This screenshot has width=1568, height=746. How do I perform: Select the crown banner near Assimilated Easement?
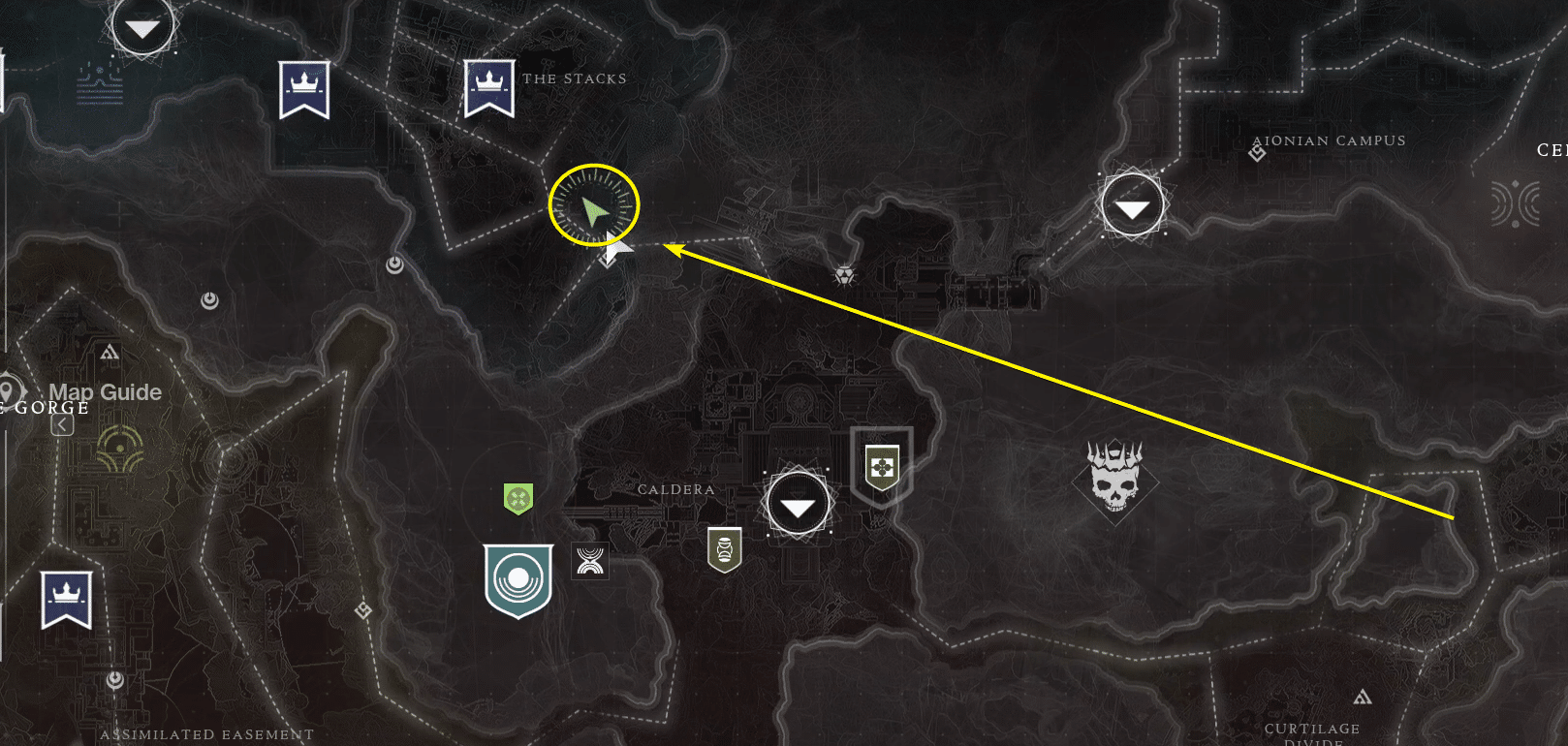[65, 595]
